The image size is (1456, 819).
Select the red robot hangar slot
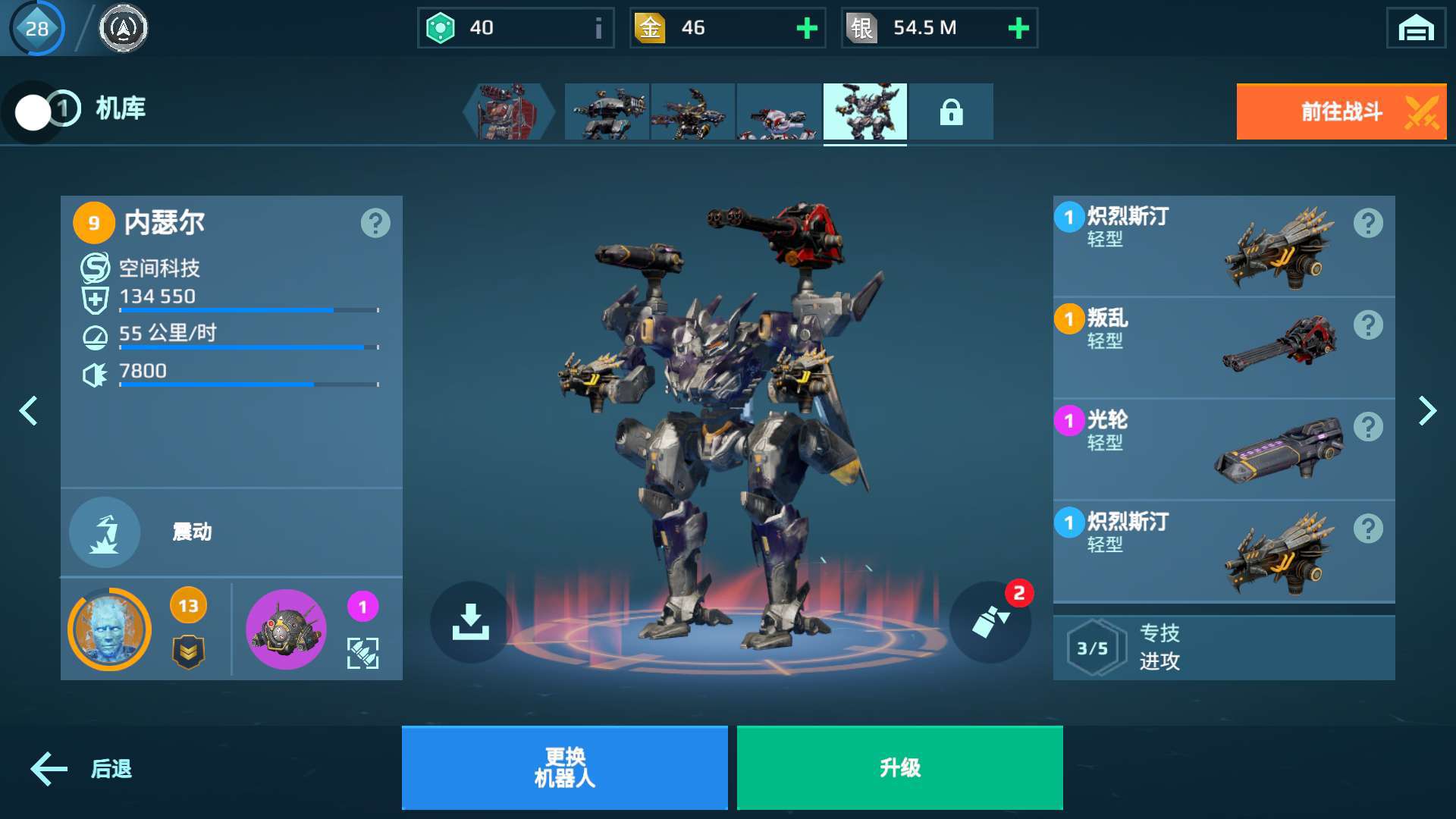pos(508,112)
